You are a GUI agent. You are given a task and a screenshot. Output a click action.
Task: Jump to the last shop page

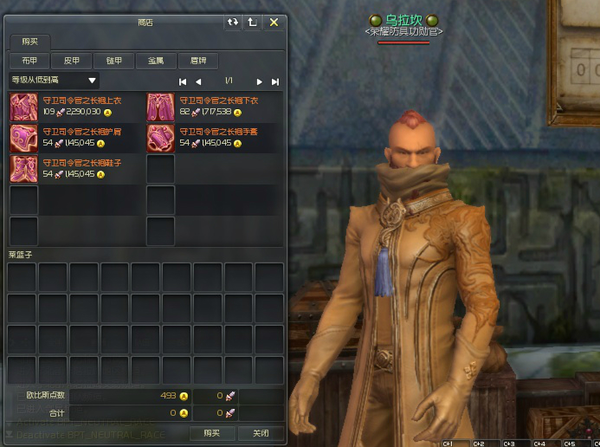276,81
